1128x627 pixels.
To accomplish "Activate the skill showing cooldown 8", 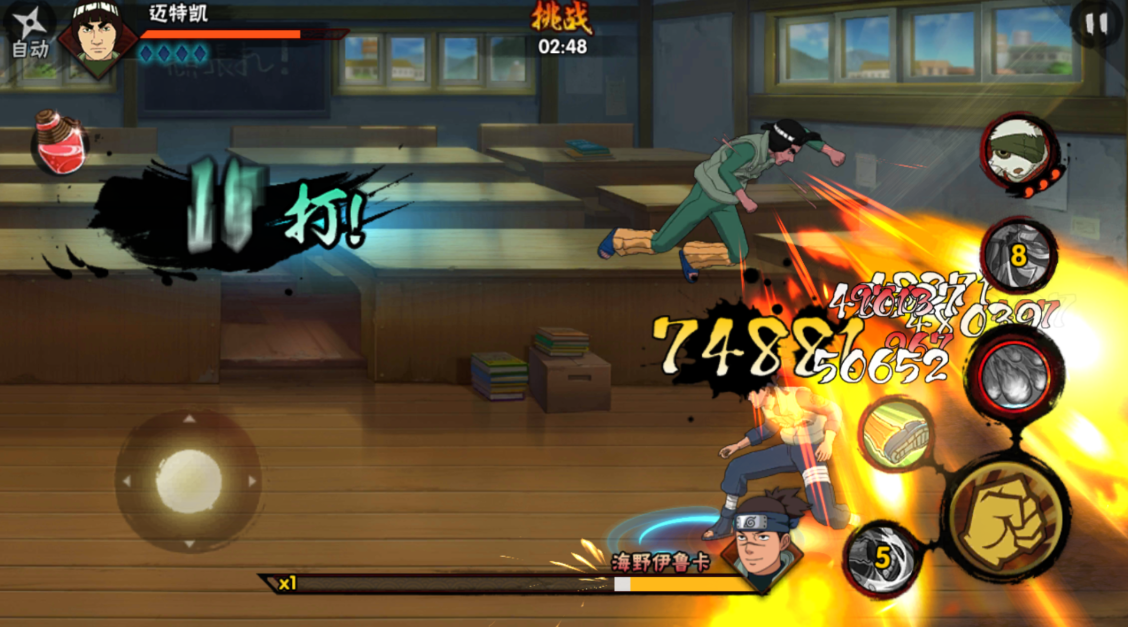I will tap(1018, 256).
